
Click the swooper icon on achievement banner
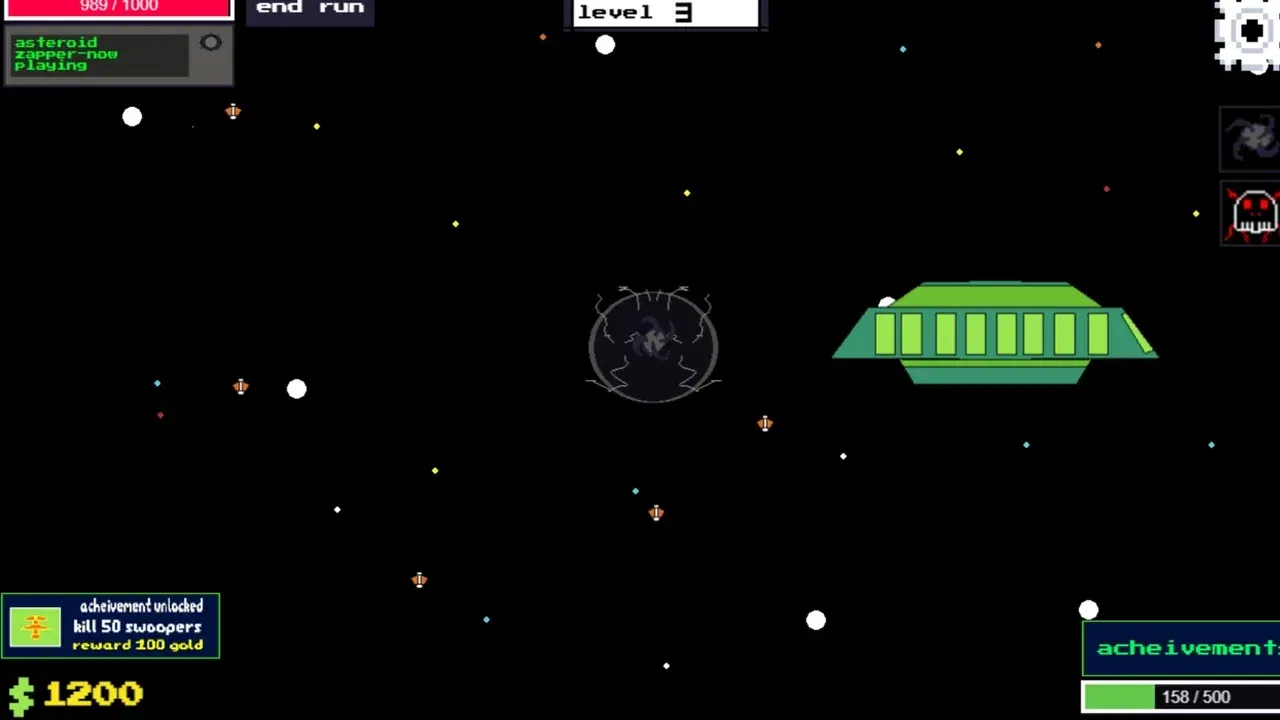tap(35, 626)
